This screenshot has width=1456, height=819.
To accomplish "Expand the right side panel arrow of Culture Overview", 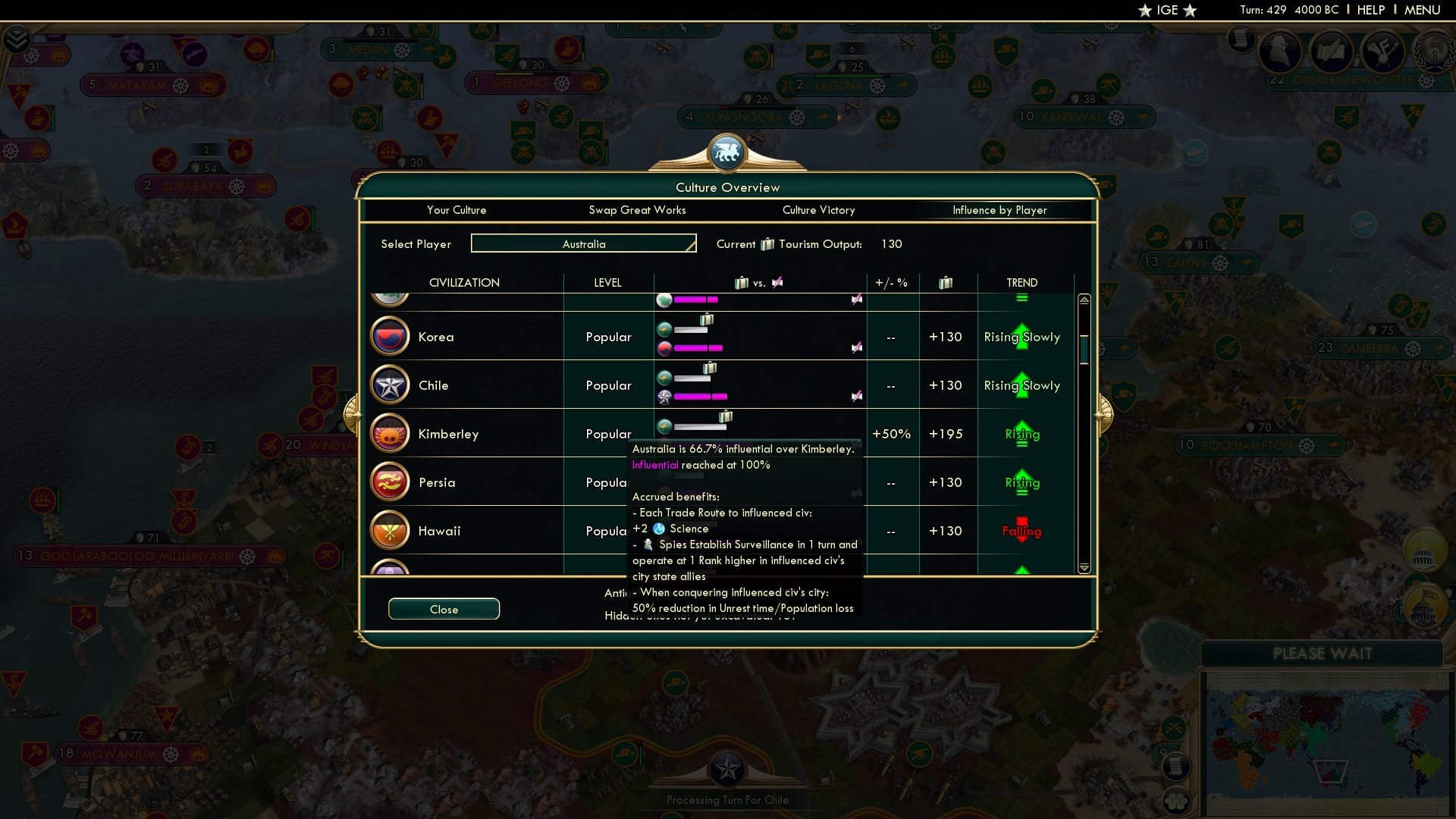I will 1104,413.
